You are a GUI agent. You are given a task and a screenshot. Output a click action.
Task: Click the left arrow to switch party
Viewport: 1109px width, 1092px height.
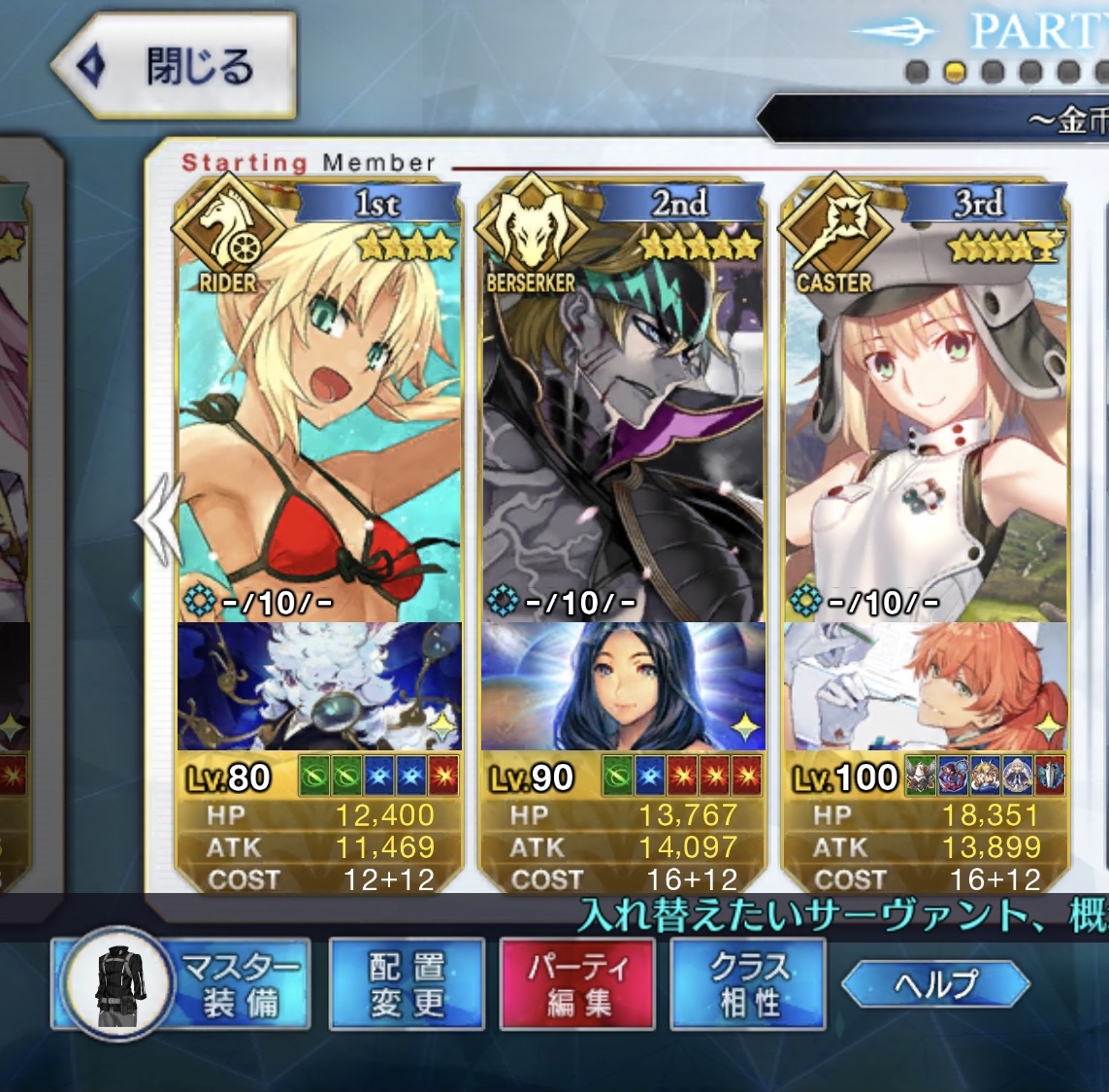pyautogui.click(x=158, y=519)
